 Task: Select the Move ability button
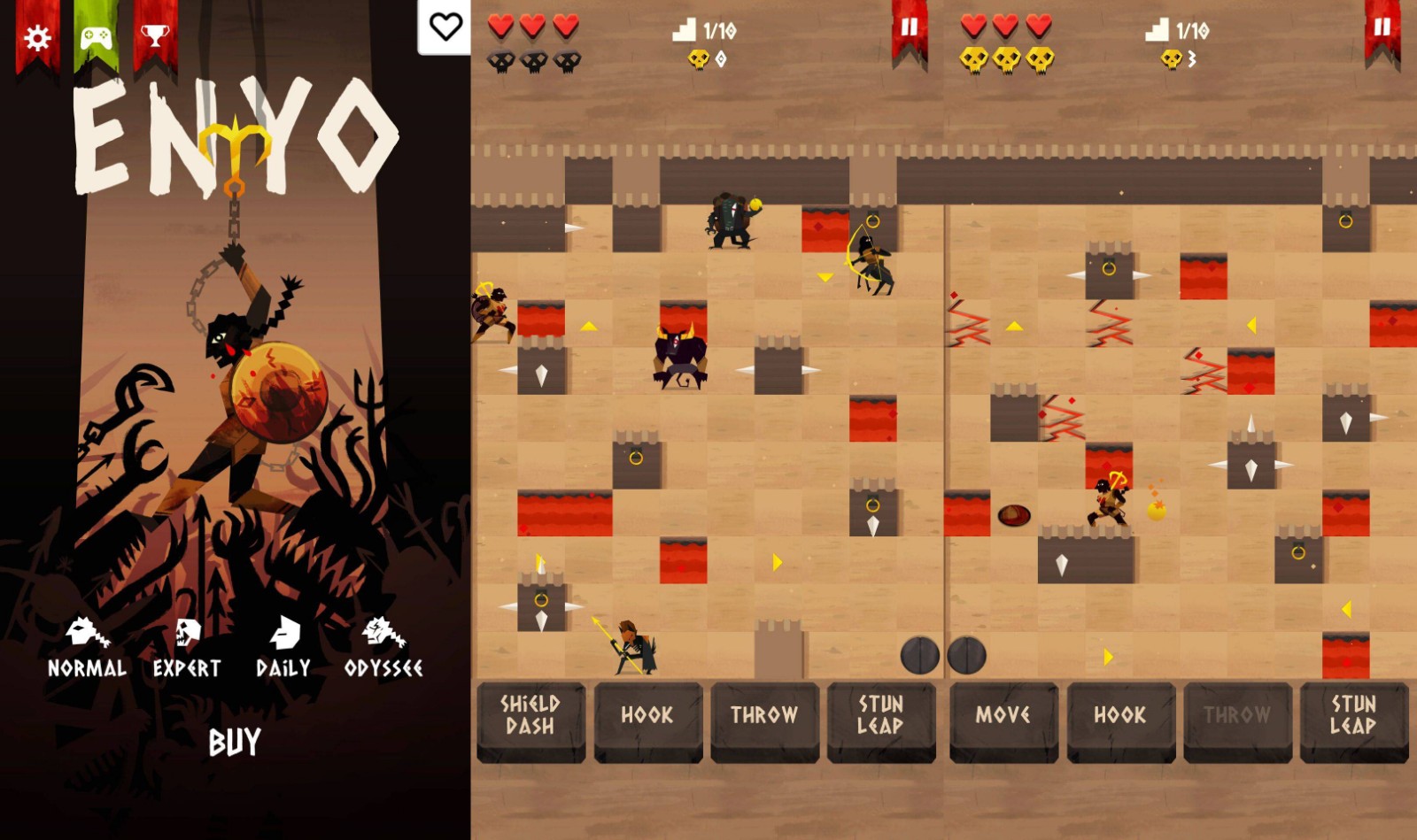1003,716
